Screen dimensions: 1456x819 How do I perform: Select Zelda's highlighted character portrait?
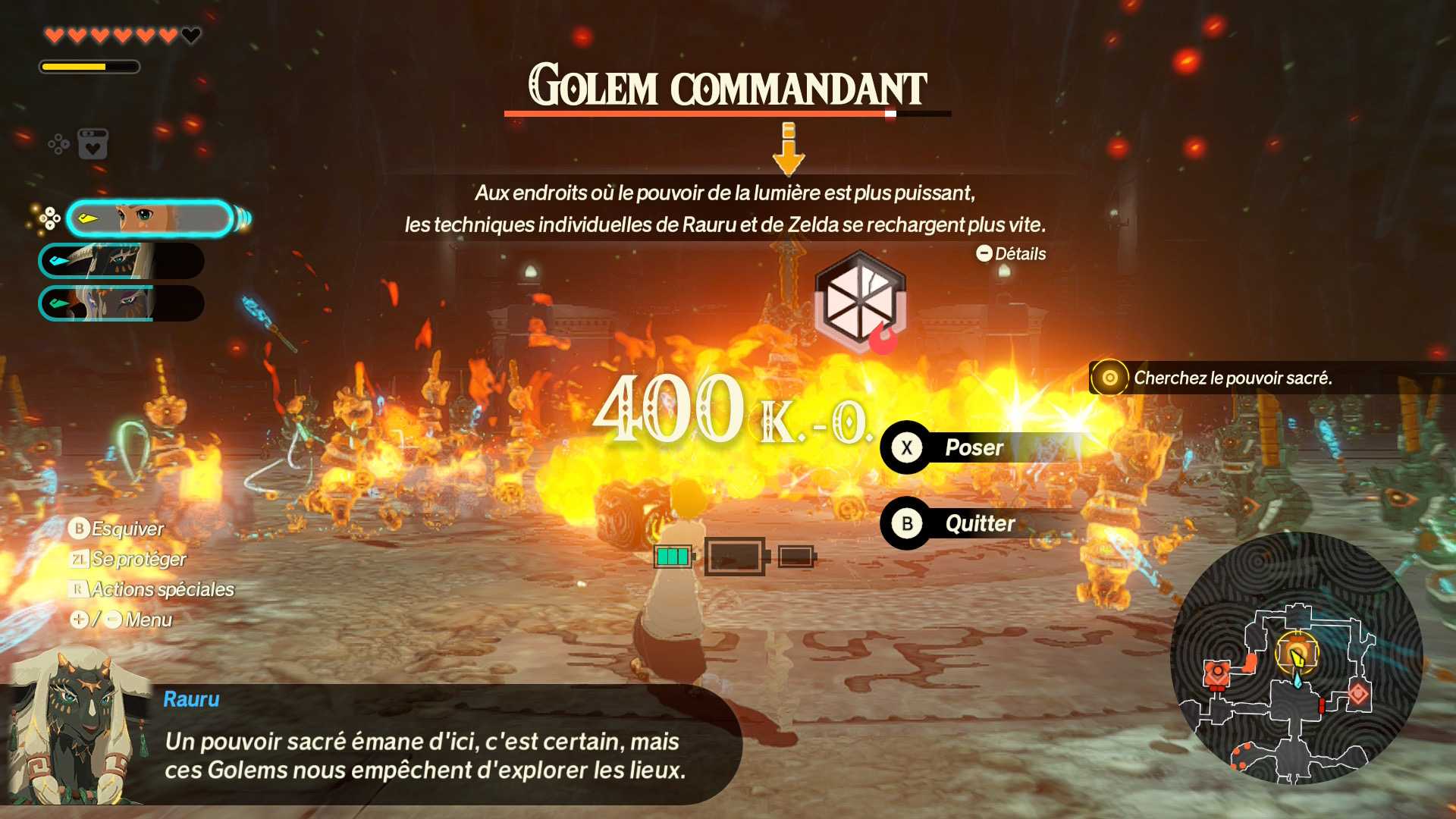pos(149,219)
